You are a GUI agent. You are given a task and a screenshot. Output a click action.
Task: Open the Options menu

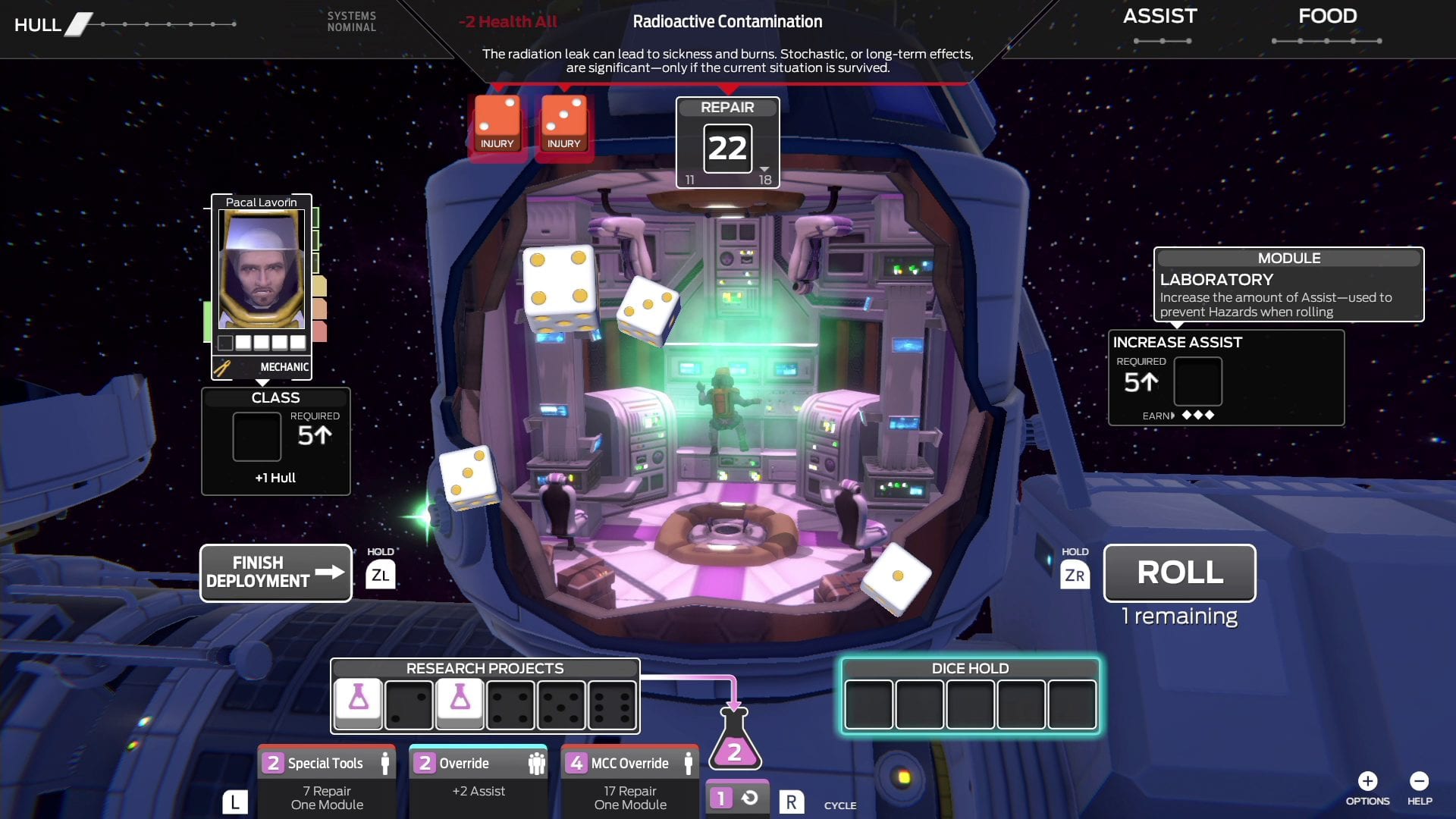(1367, 780)
